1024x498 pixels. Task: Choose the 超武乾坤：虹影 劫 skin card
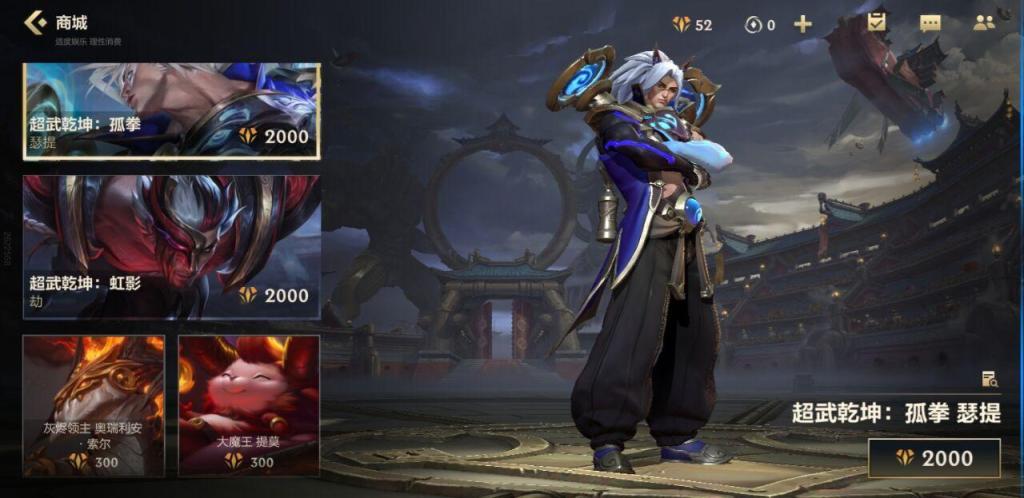click(171, 247)
